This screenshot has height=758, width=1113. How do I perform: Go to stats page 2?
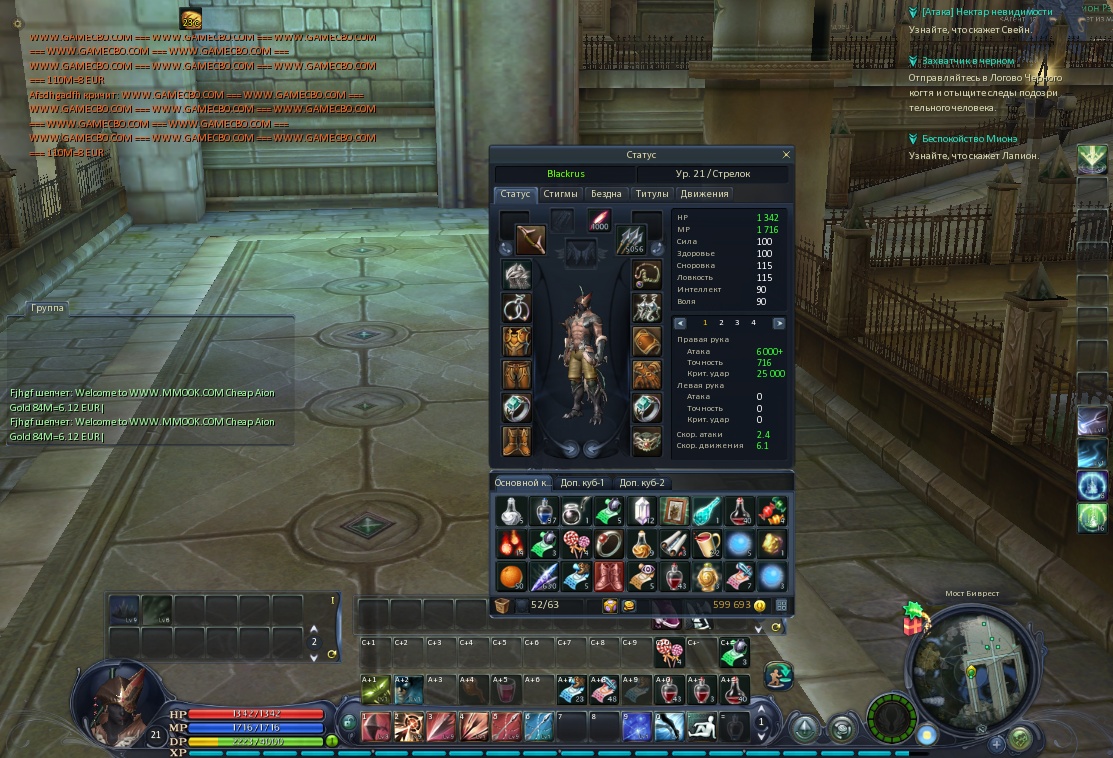tap(721, 323)
